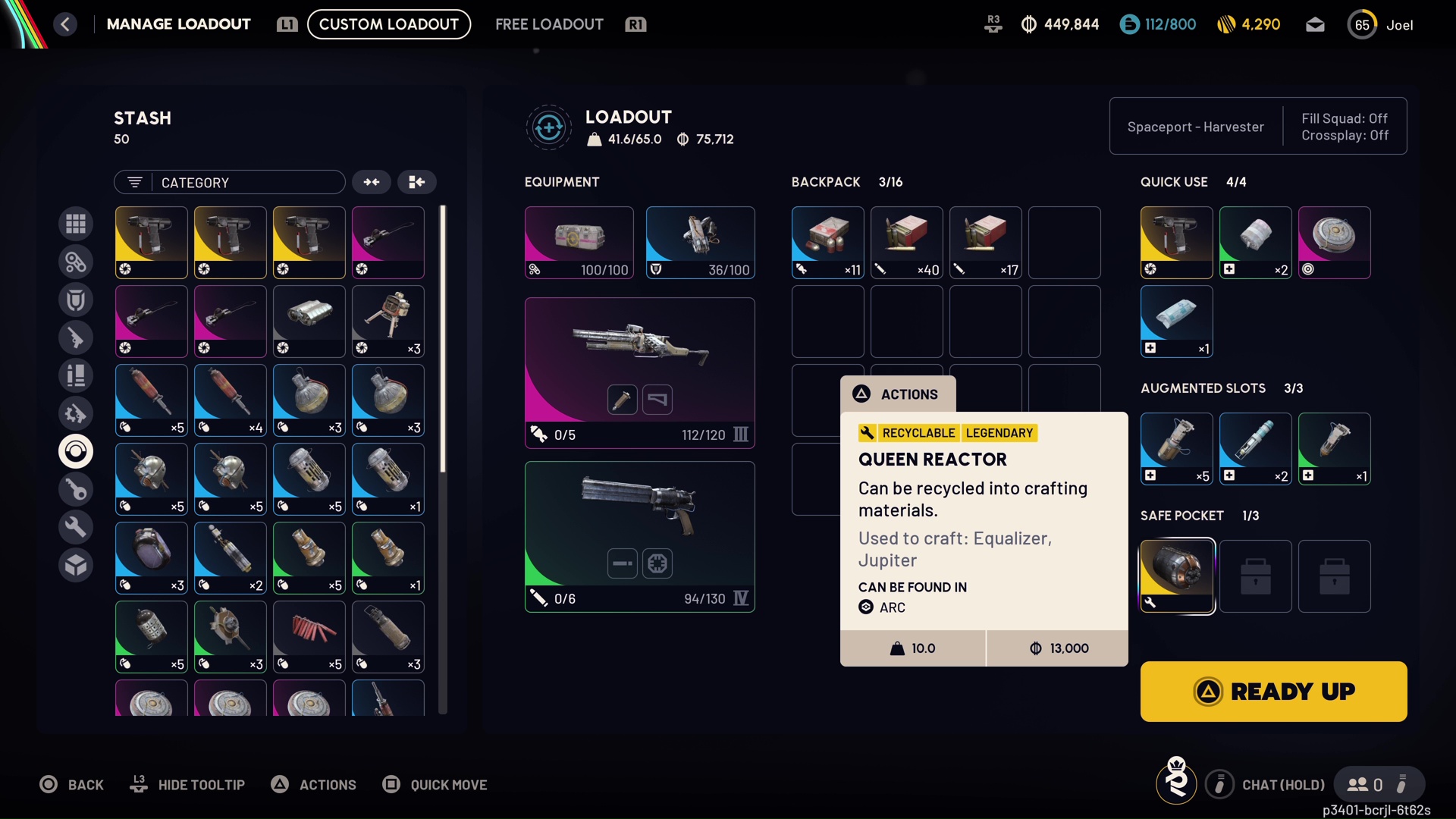Click the Back button at bottom left

coord(72,785)
